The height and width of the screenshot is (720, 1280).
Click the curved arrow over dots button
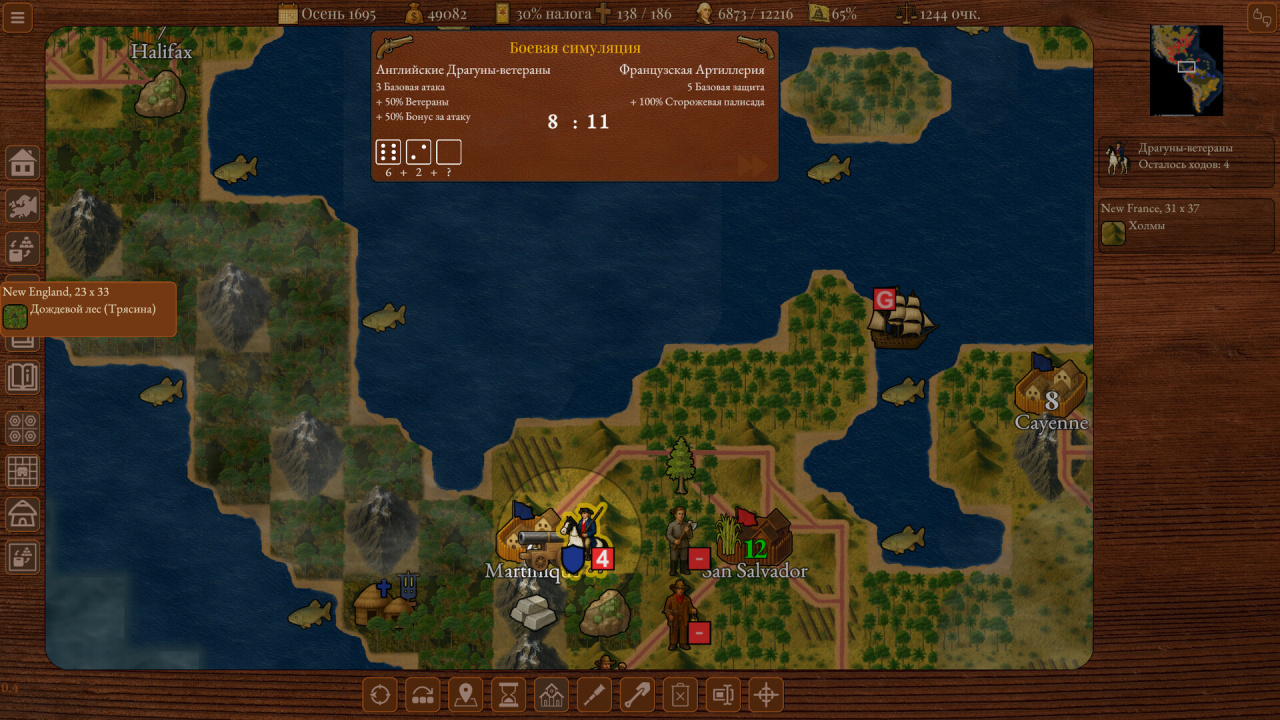[x=422, y=695]
